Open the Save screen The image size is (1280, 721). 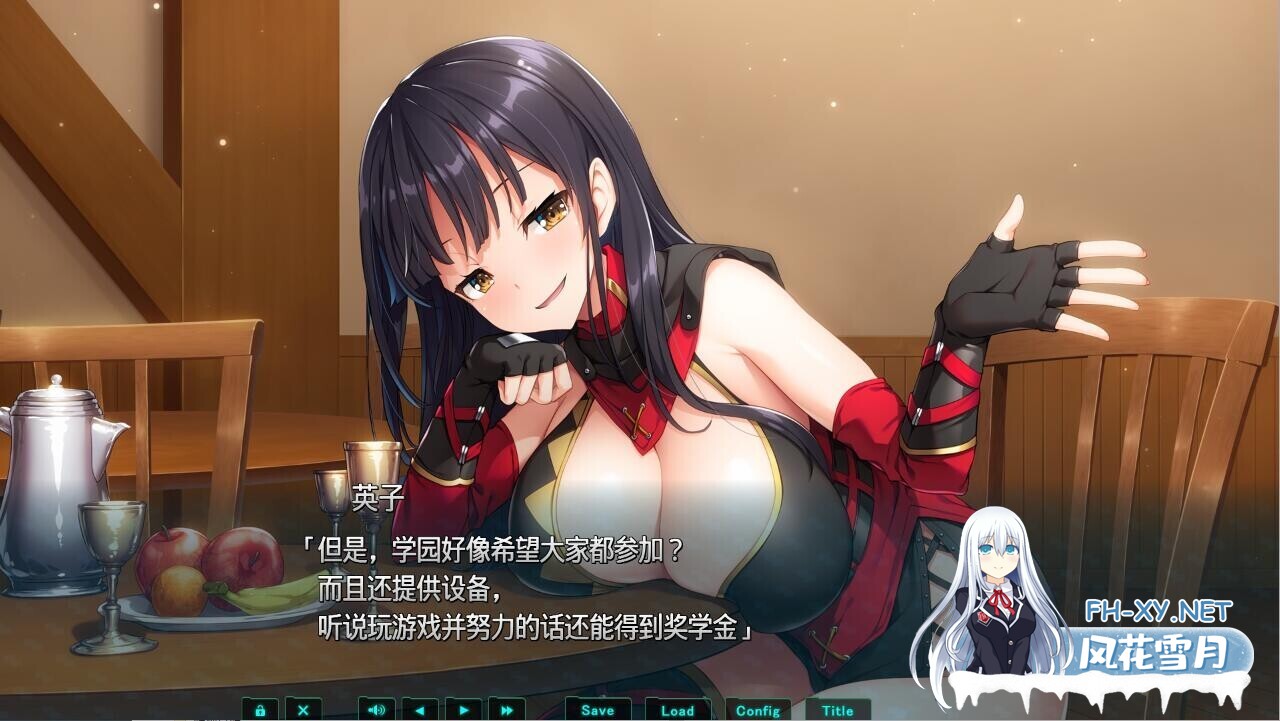pos(596,710)
